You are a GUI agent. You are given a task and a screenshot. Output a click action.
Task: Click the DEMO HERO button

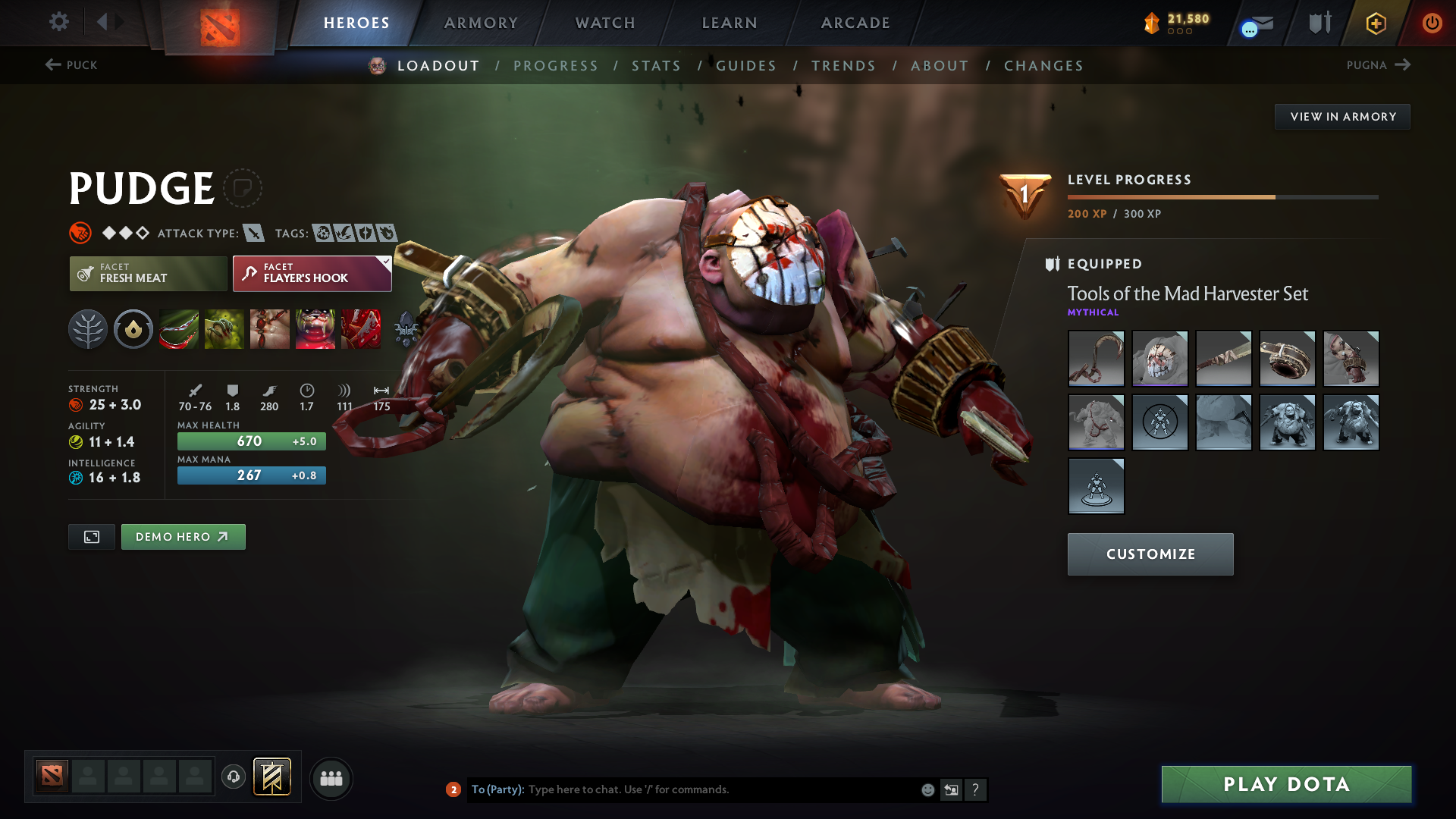click(x=183, y=536)
